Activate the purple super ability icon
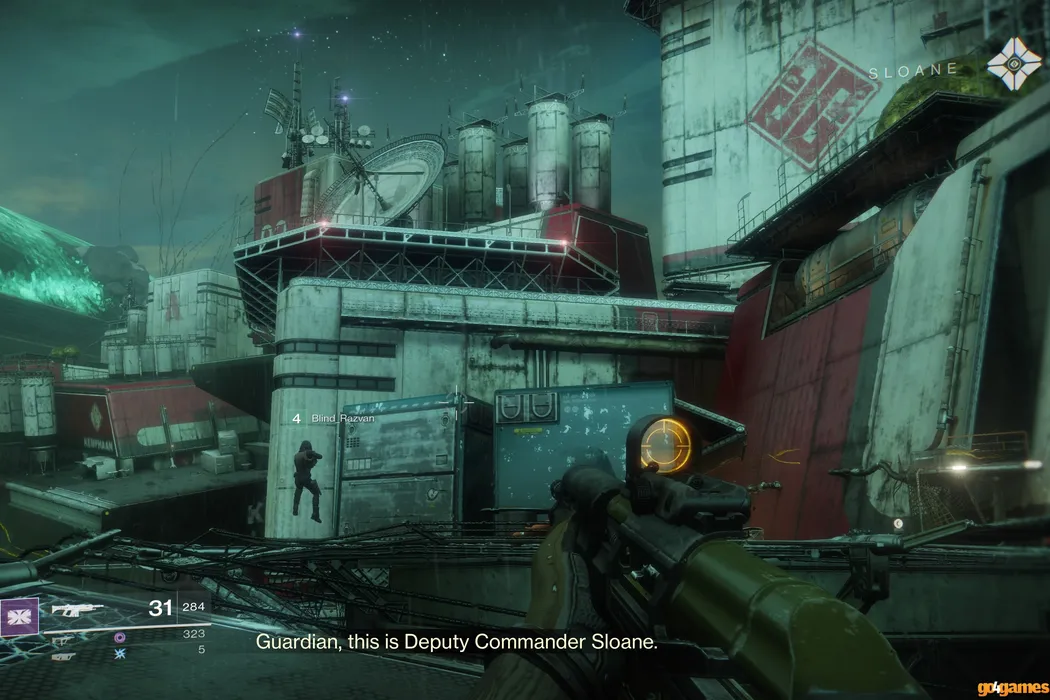This screenshot has width=1050, height=700. (20, 617)
